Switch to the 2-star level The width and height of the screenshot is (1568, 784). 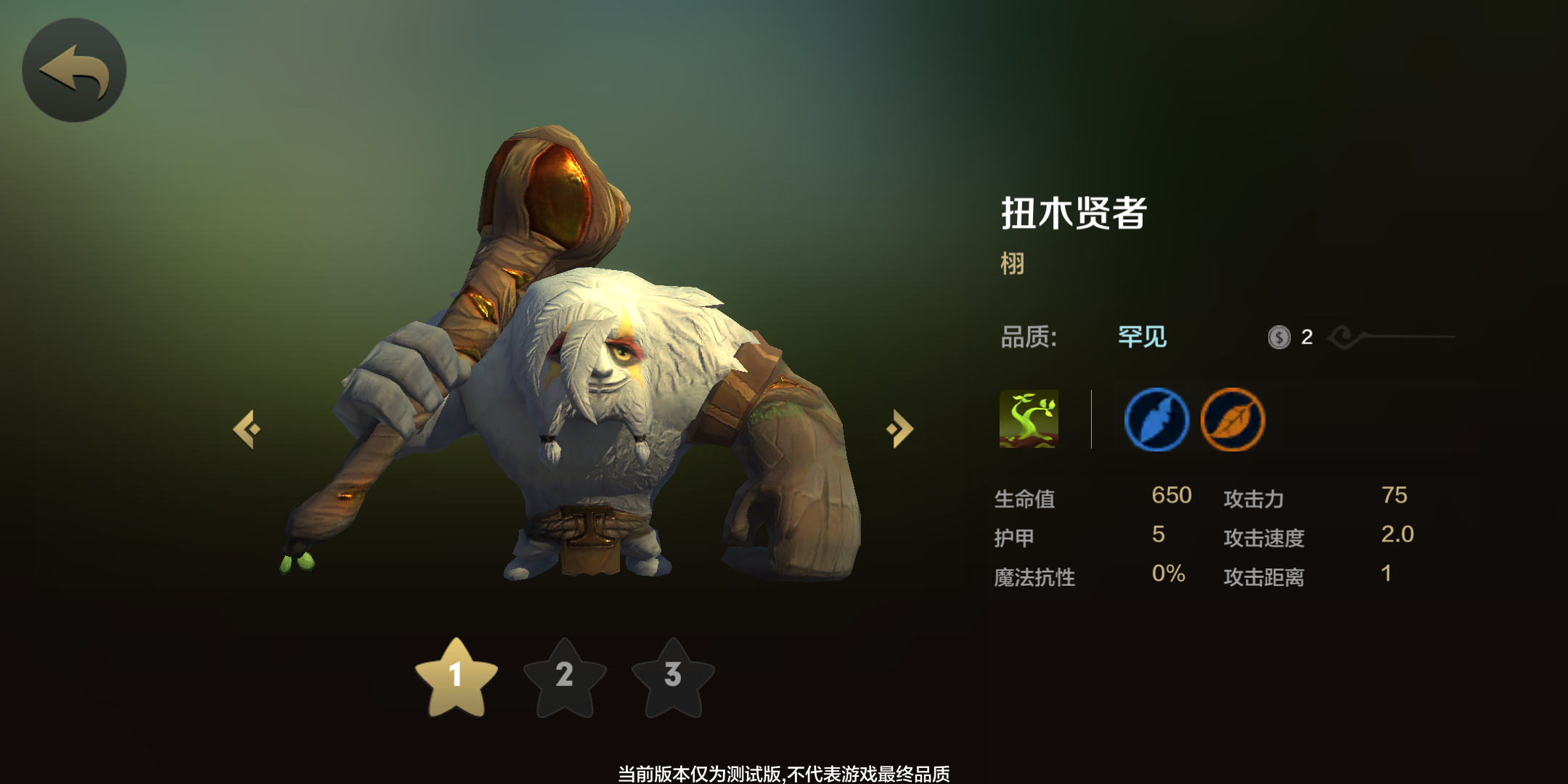[x=565, y=677]
